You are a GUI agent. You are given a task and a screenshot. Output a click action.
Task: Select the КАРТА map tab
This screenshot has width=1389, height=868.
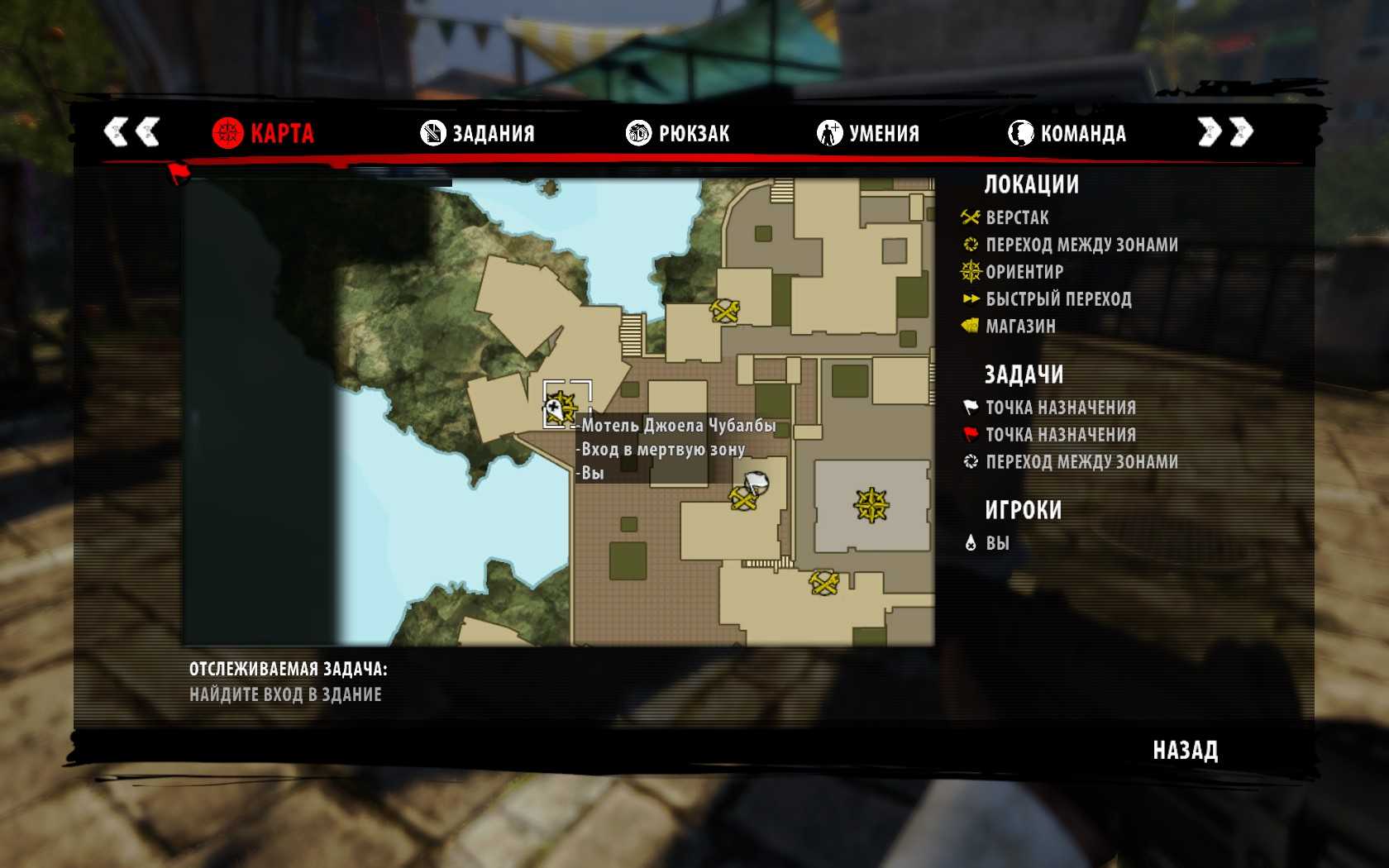pyautogui.click(x=263, y=133)
